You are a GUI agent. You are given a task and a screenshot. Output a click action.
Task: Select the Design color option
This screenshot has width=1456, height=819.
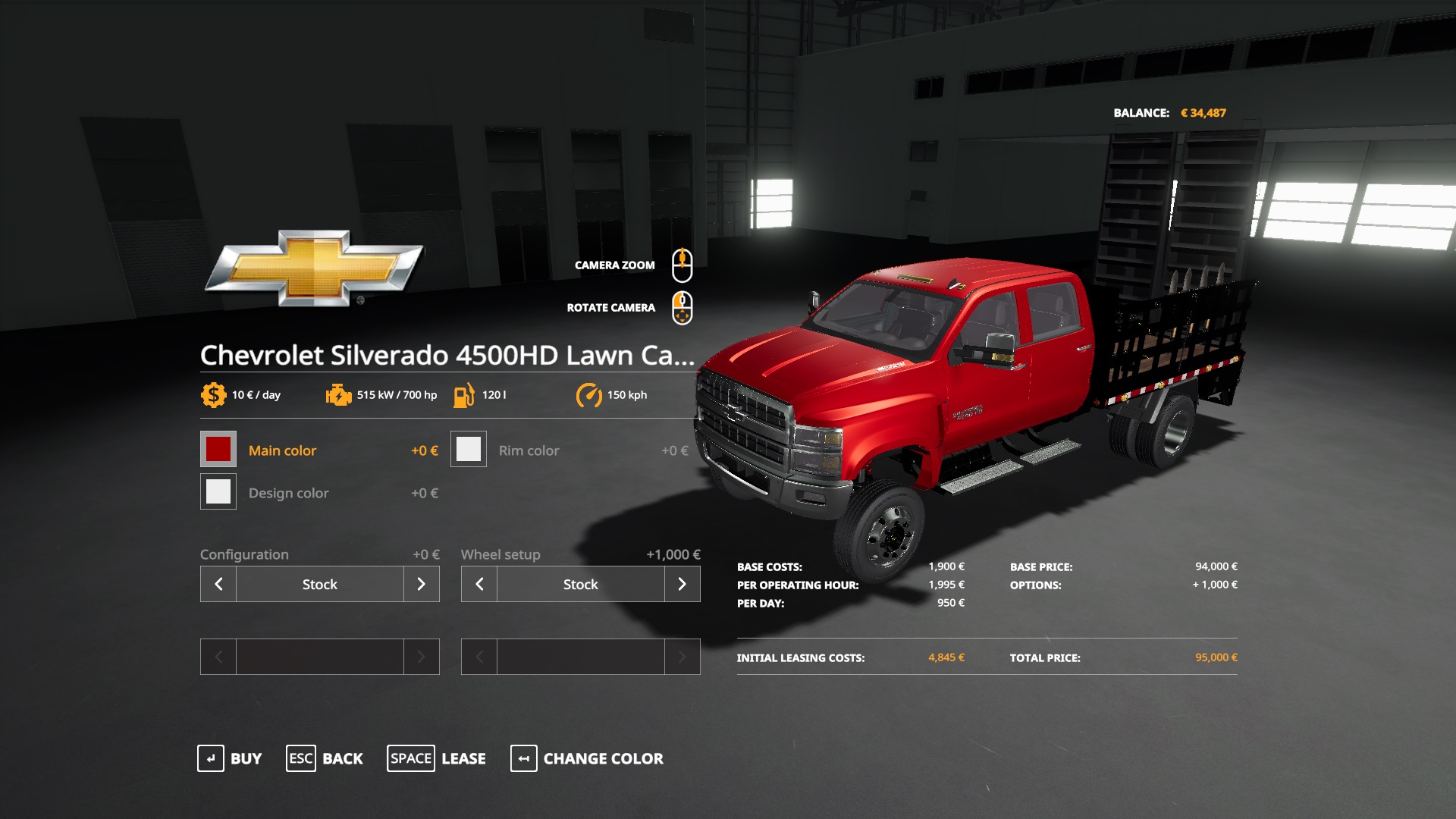click(289, 492)
